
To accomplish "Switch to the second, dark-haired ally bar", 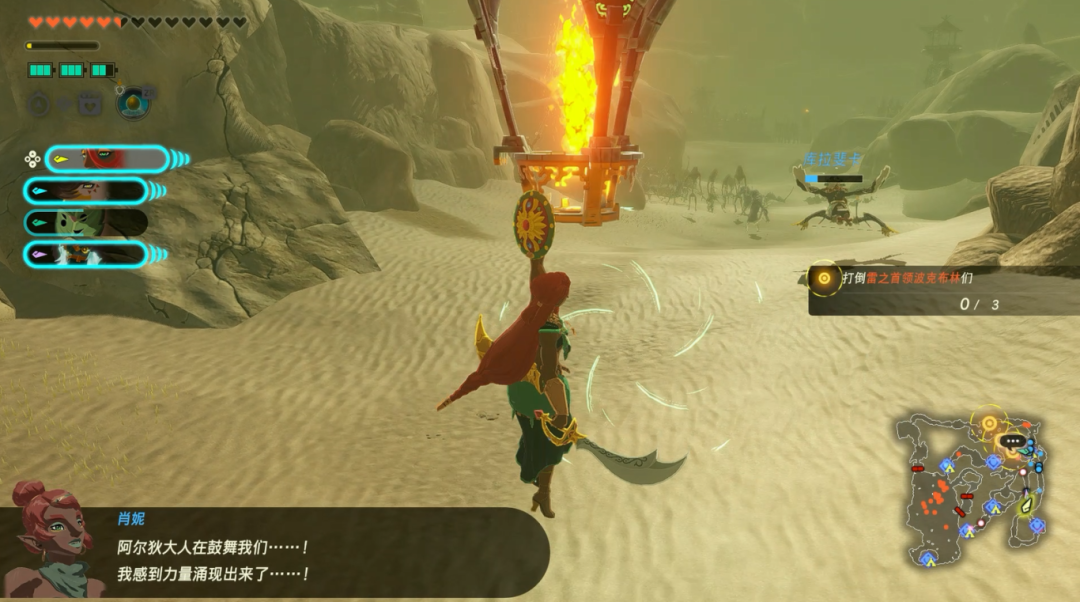I will pyautogui.click(x=86, y=191).
